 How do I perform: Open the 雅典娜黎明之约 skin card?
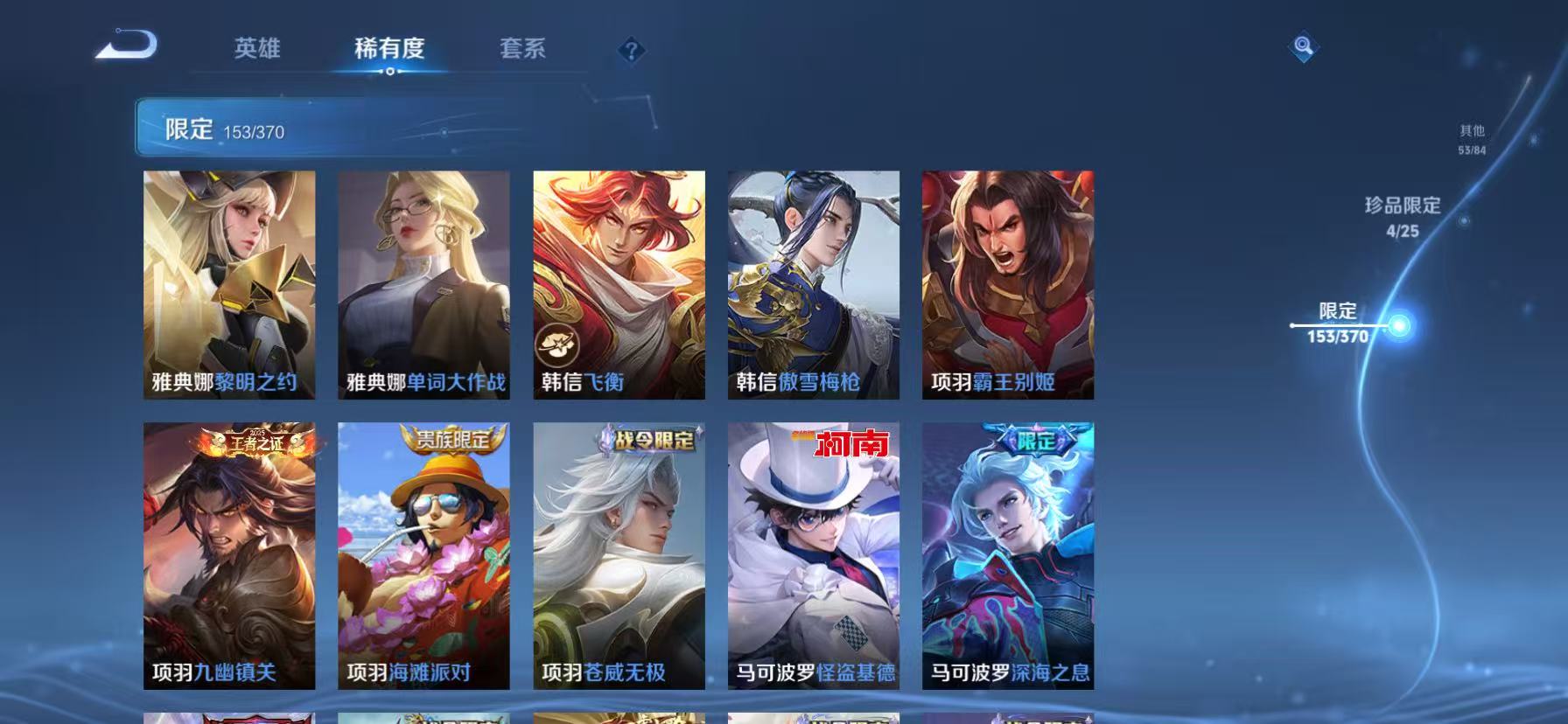(230, 284)
